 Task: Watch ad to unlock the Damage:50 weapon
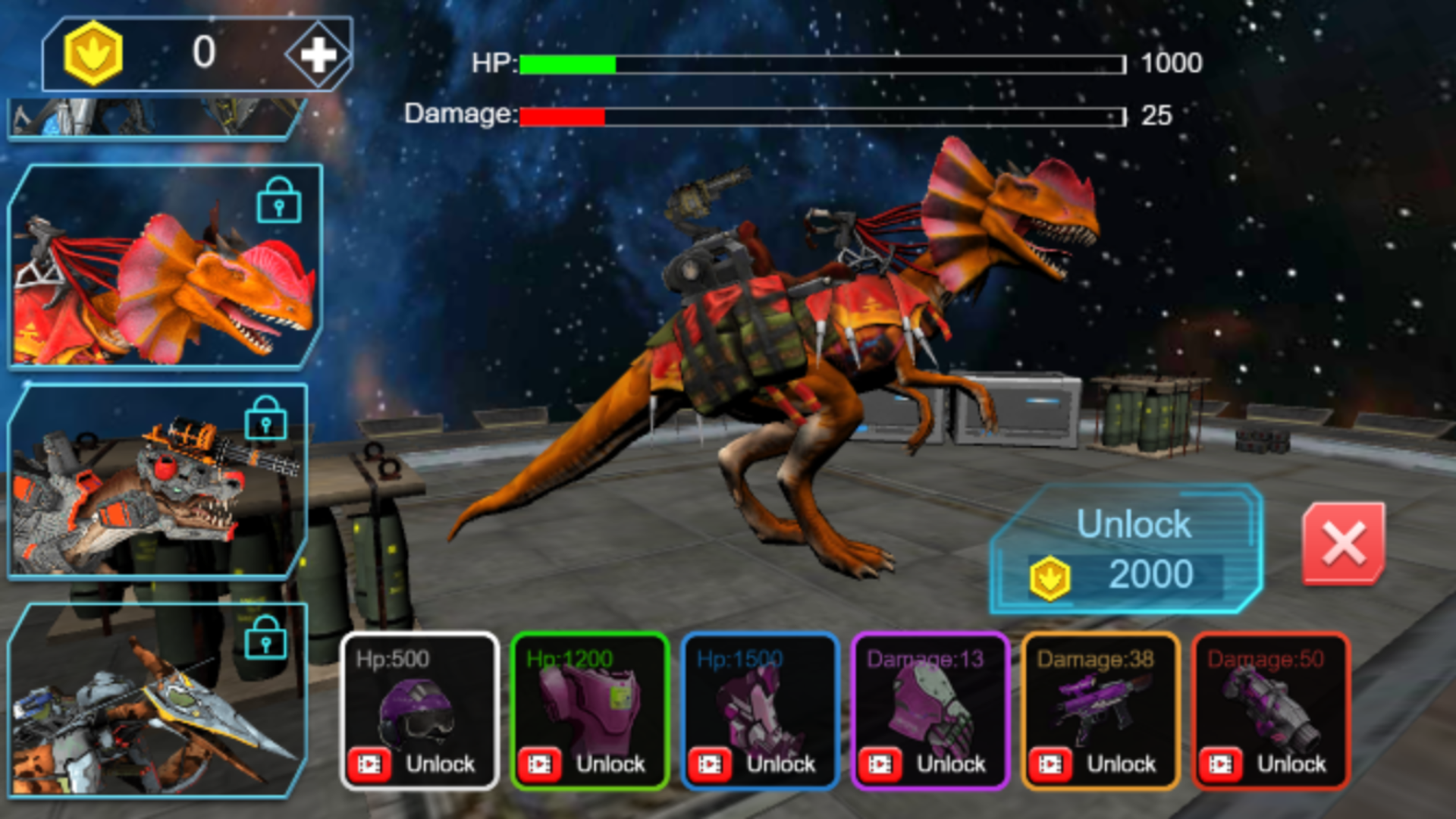click(1222, 763)
